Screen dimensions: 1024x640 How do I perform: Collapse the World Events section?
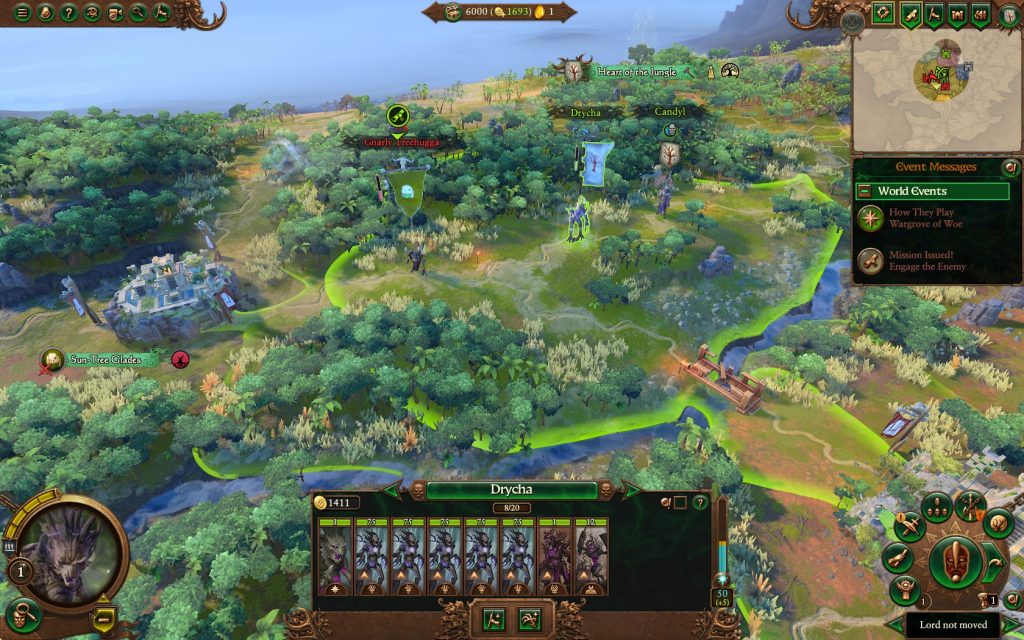pos(863,191)
